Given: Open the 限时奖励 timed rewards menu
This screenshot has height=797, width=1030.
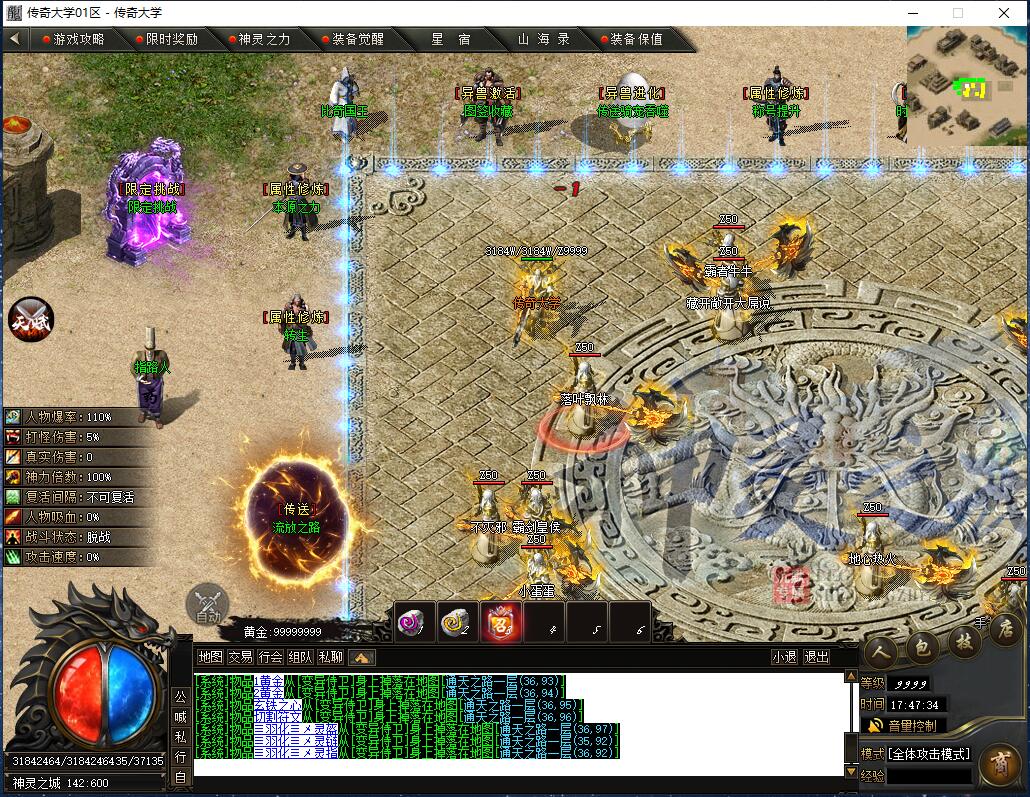Looking at the screenshot, I should point(171,39).
